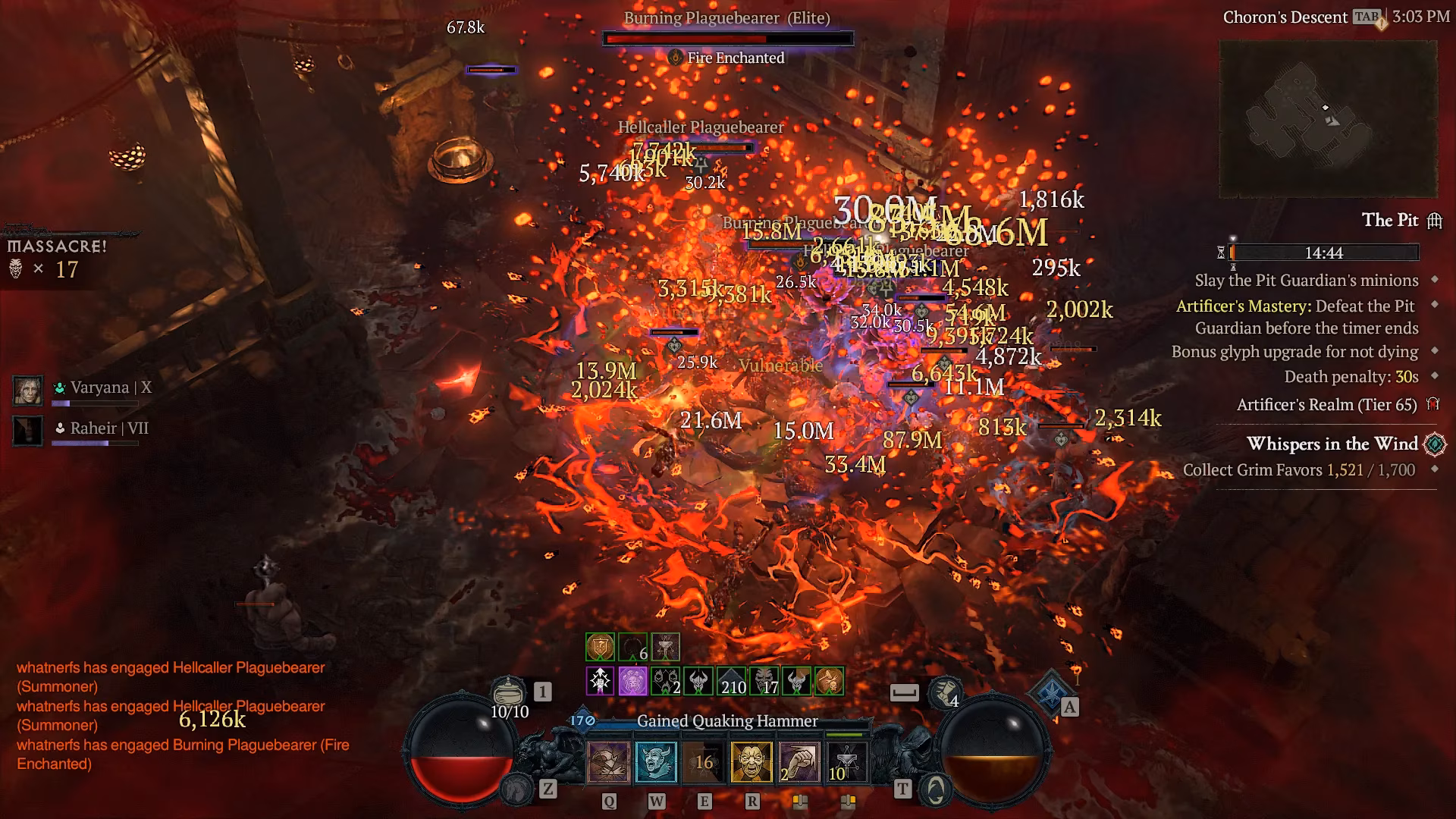Click the purple skull buff icon

(632, 680)
